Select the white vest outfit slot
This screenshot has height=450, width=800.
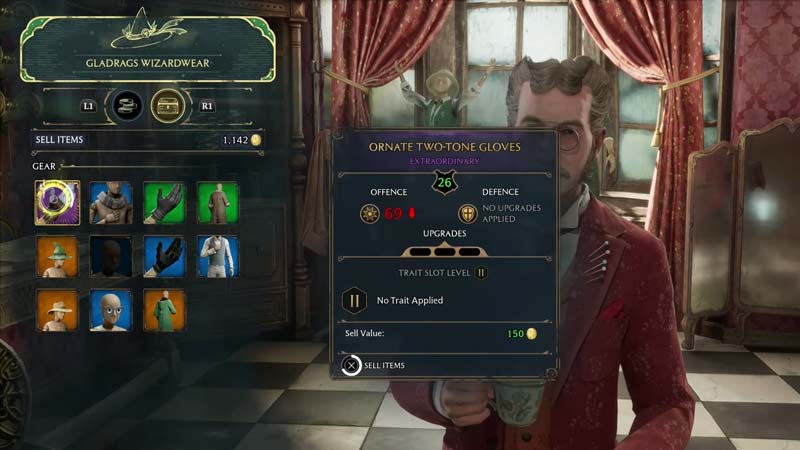[x=218, y=256]
